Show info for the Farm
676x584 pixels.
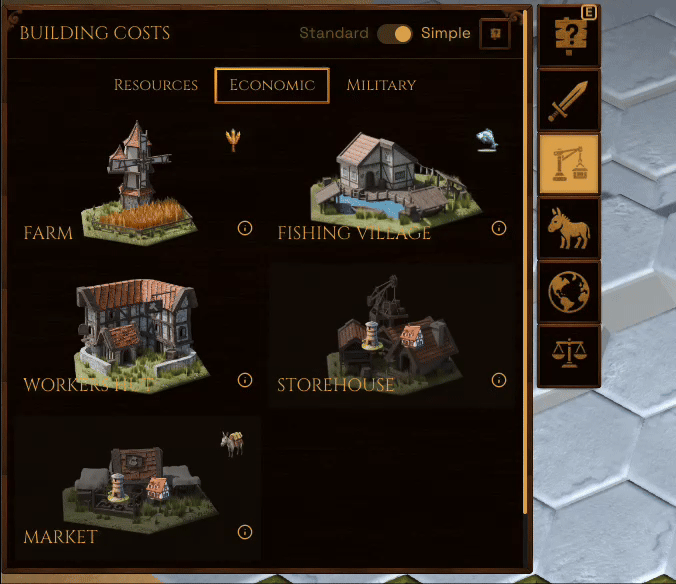tap(245, 228)
